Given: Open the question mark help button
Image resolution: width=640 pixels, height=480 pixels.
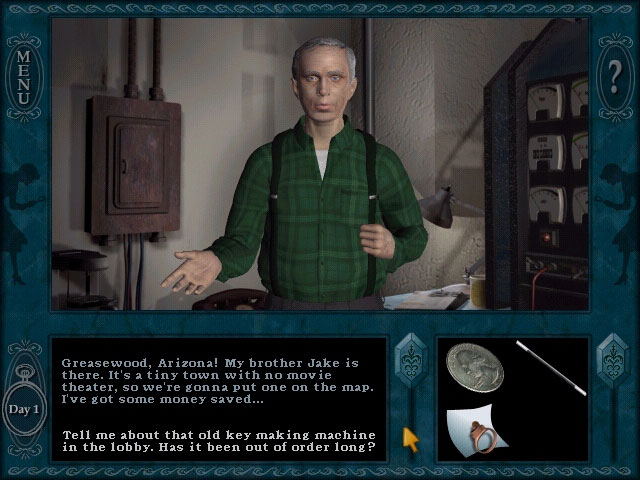Looking at the screenshot, I should (x=616, y=75).
